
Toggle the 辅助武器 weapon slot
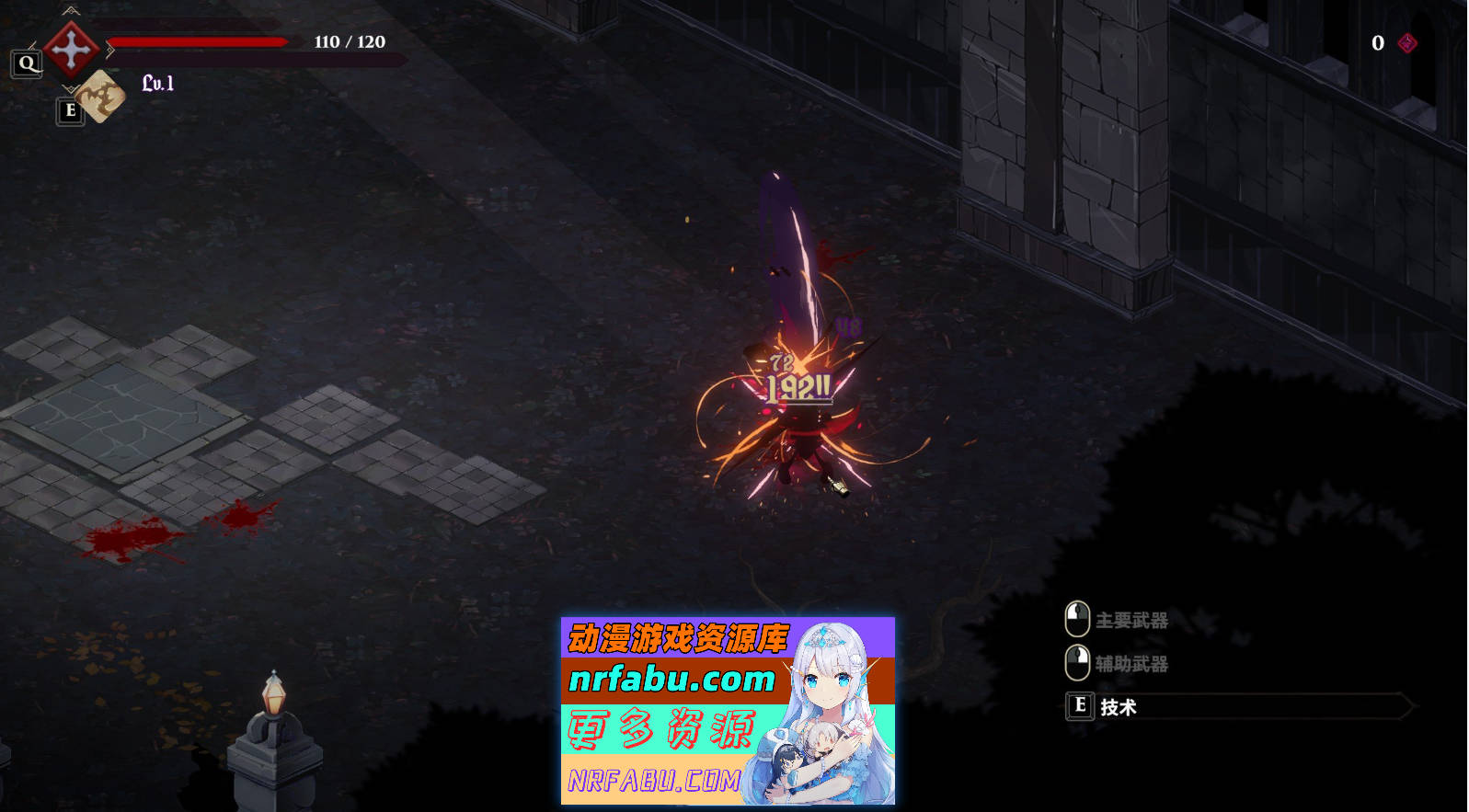click(x=1131, y=664)
